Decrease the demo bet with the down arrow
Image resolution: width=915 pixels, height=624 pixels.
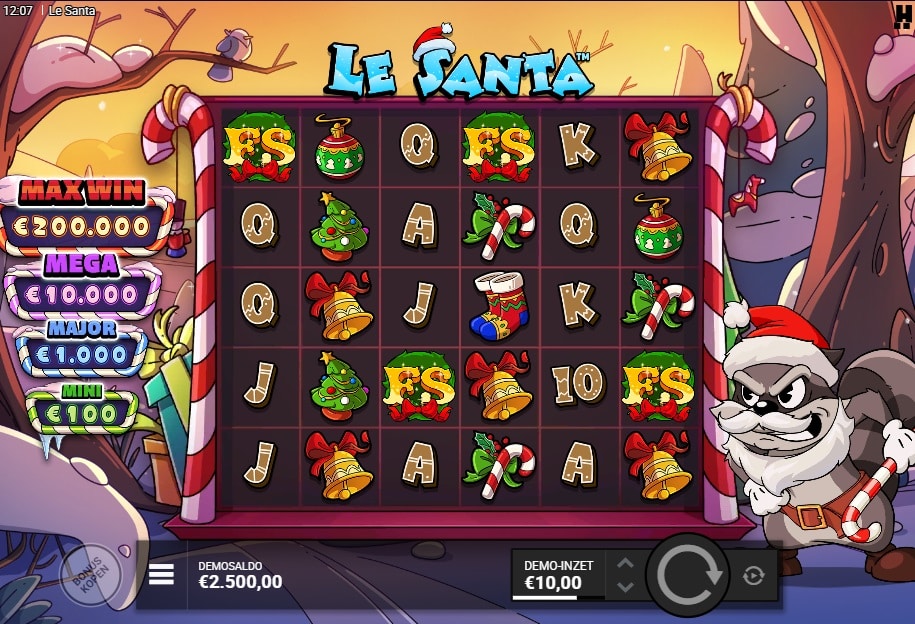(625, 586)
